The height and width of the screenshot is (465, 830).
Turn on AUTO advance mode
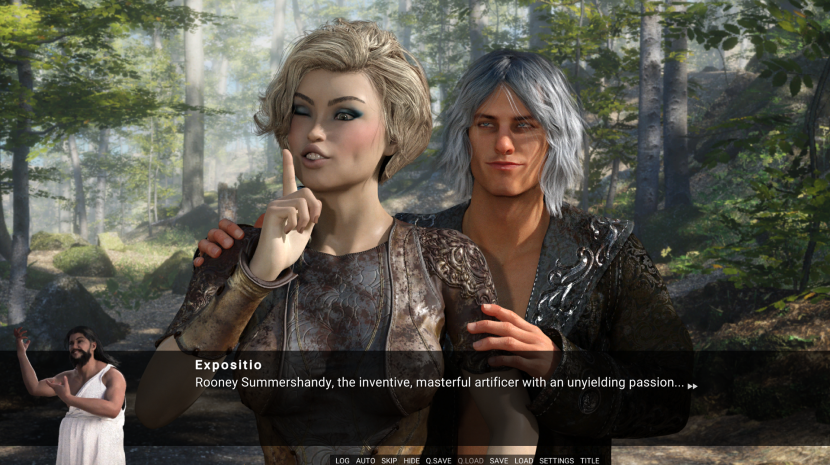tap(365, 461)
